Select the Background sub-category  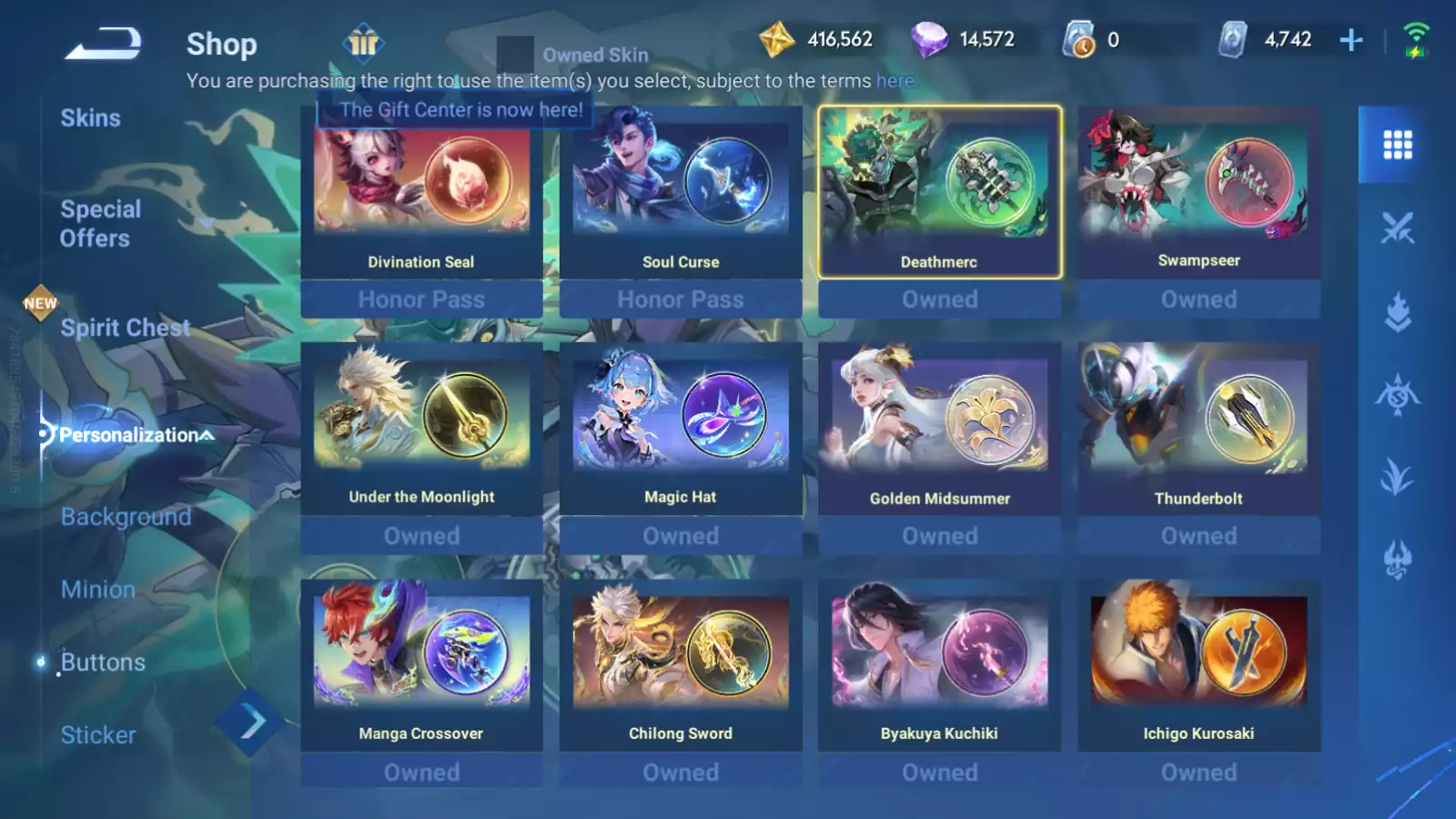point(126,517)
